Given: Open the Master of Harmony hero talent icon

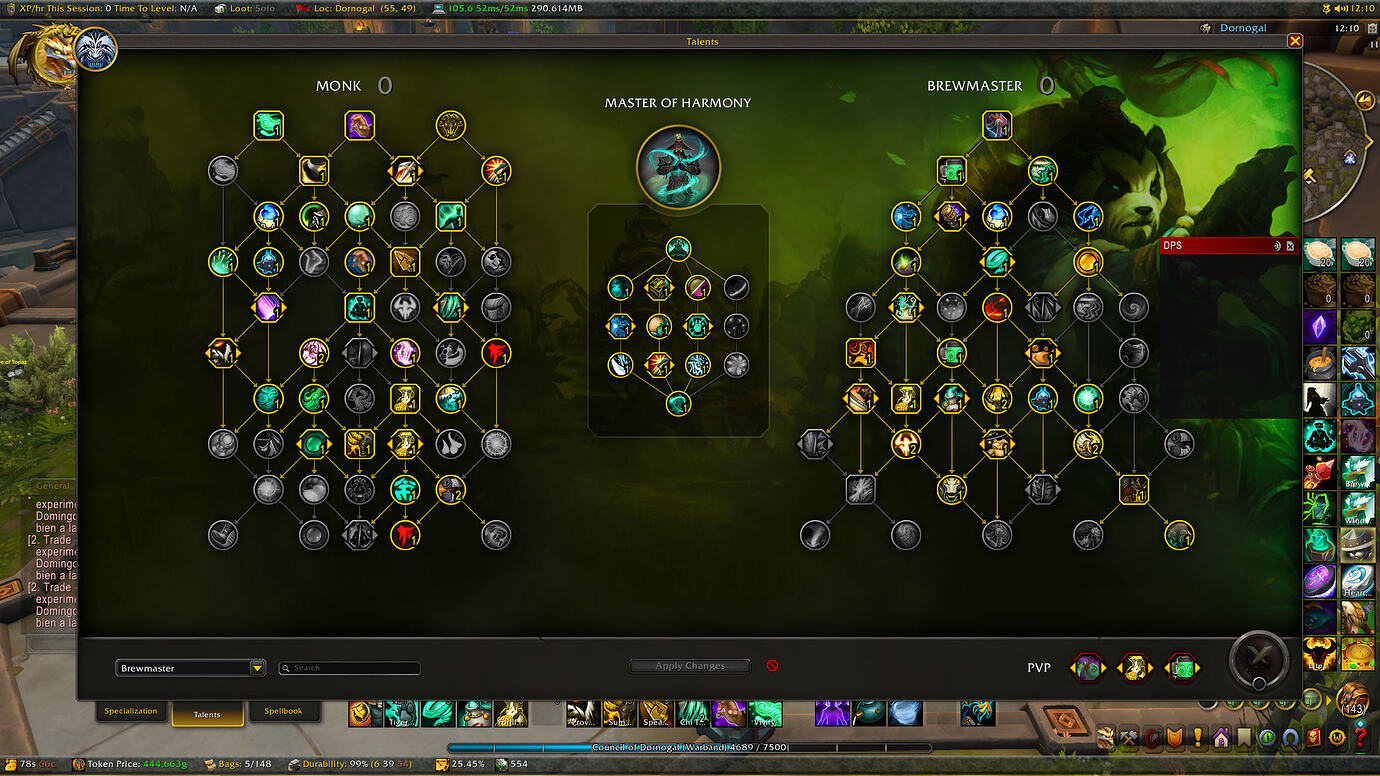Looking at the screenshot, I should coord(680,167).
